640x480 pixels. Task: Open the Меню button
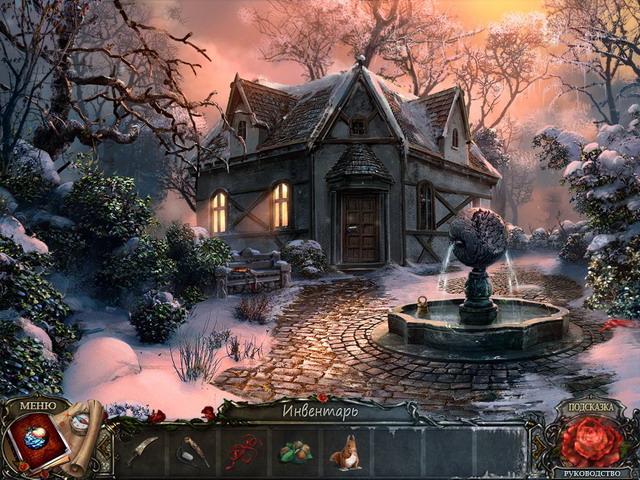pyautogui.click(x=38, y=406)
